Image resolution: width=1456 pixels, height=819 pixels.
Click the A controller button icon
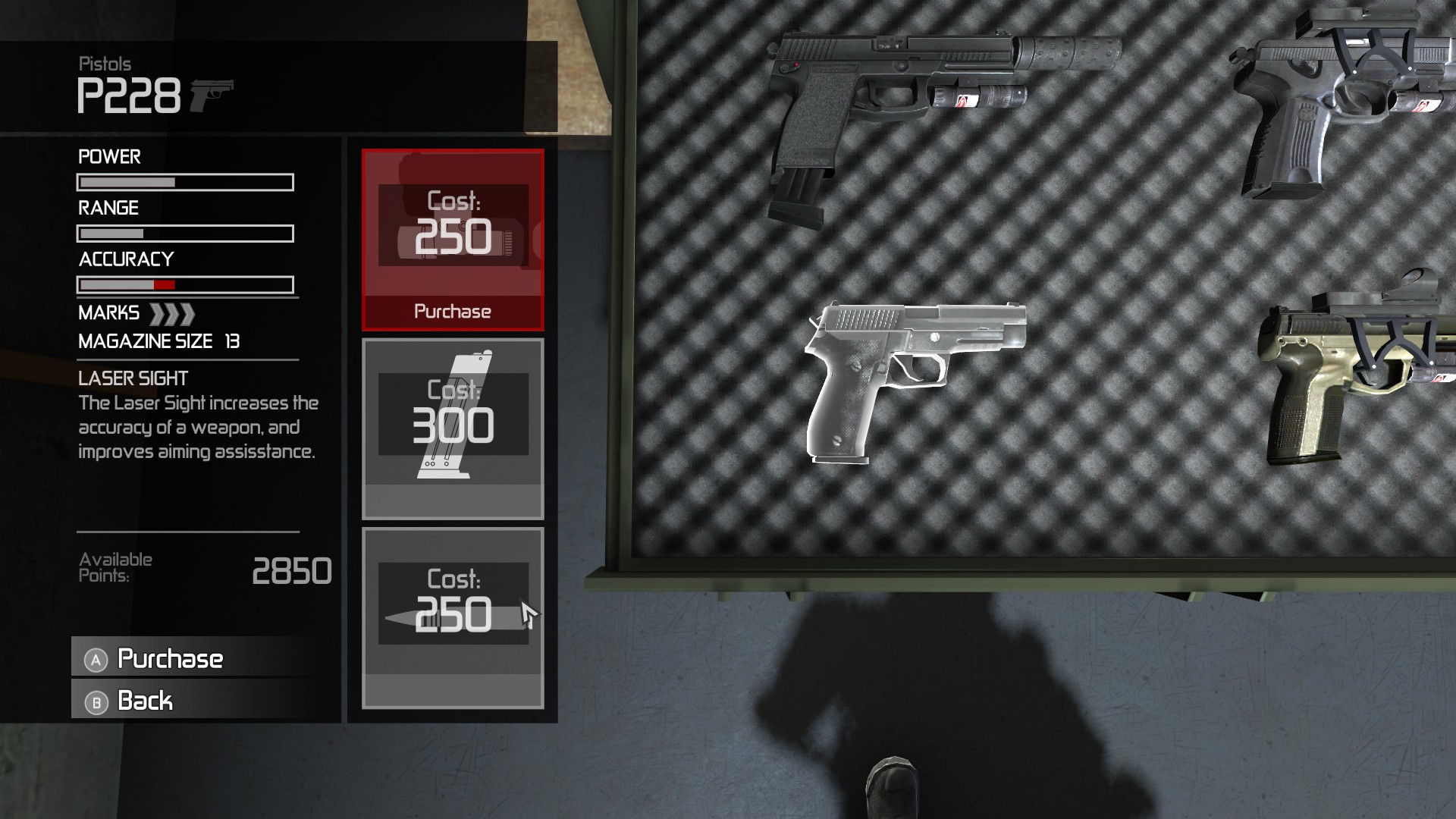[x=94, y=660]
